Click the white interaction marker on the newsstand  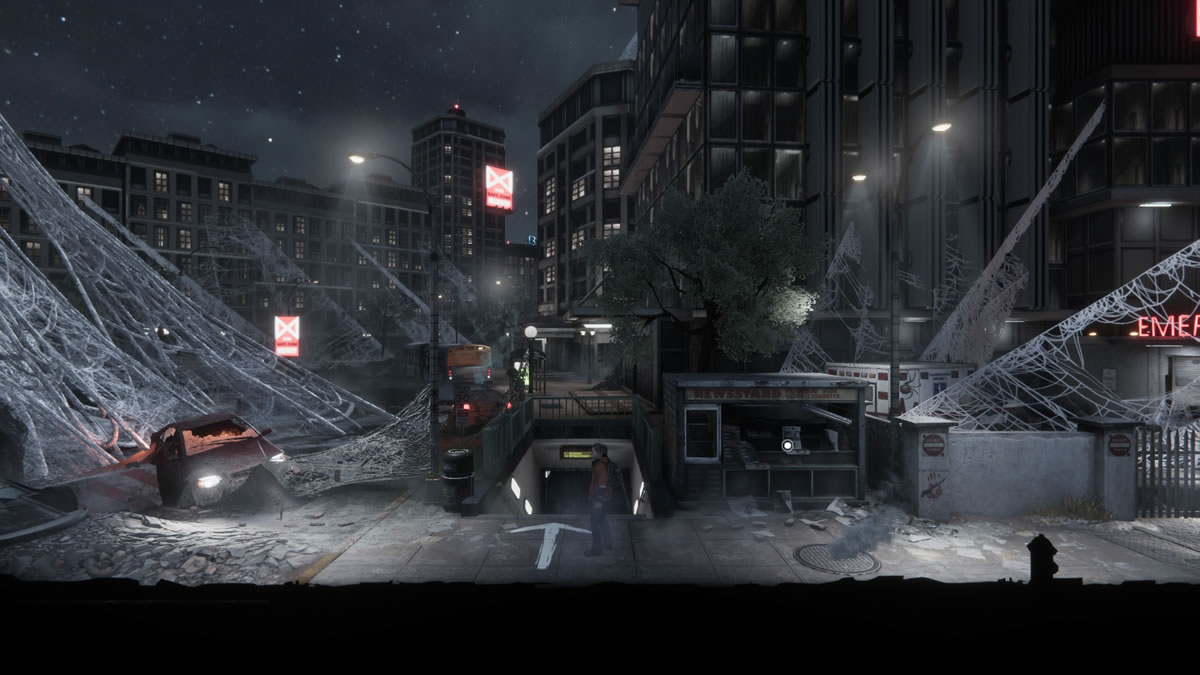[x=788, y=444]
